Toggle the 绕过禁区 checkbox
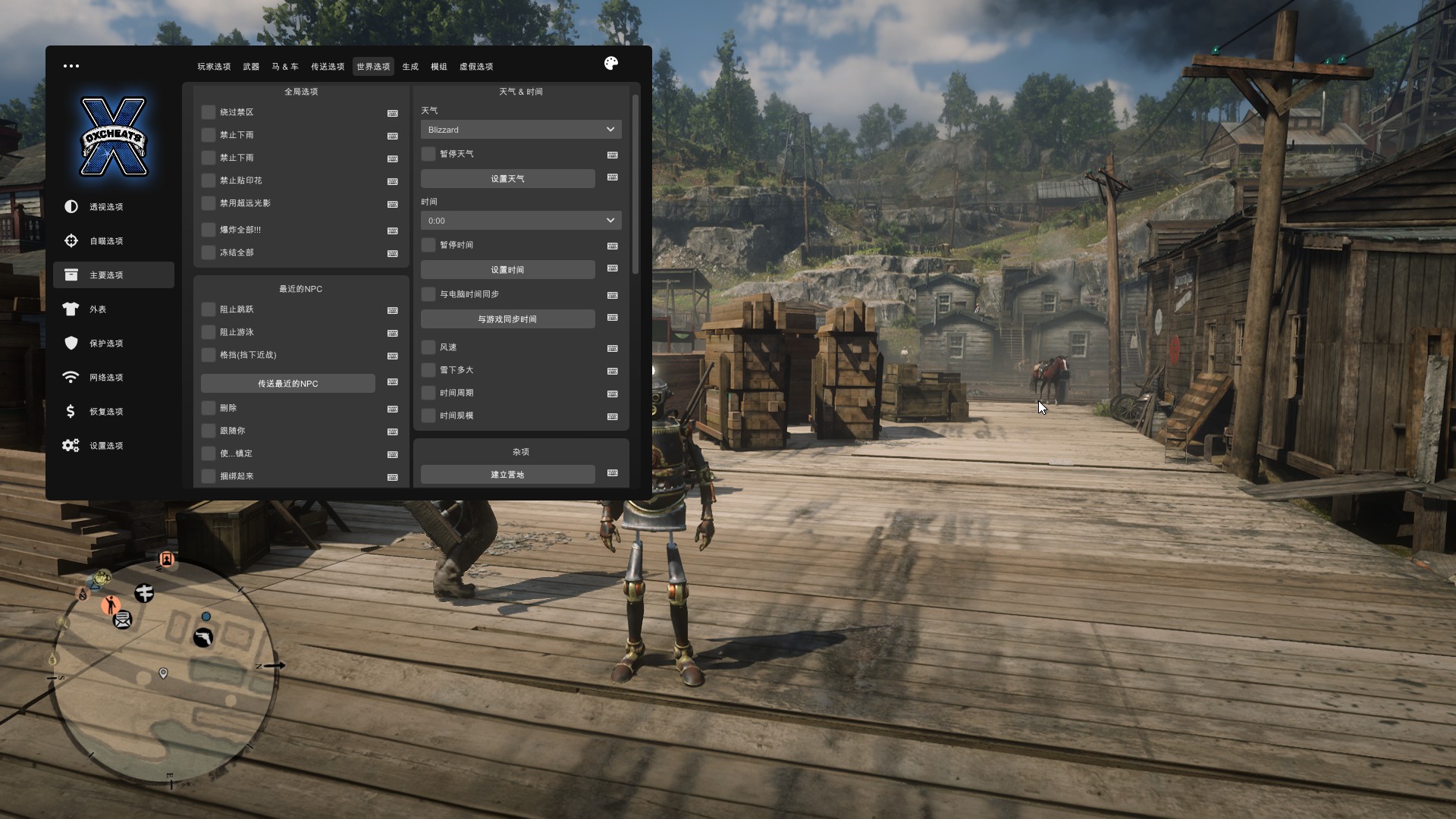Screen dimensions: 1456x819 [x=209, y=112]
